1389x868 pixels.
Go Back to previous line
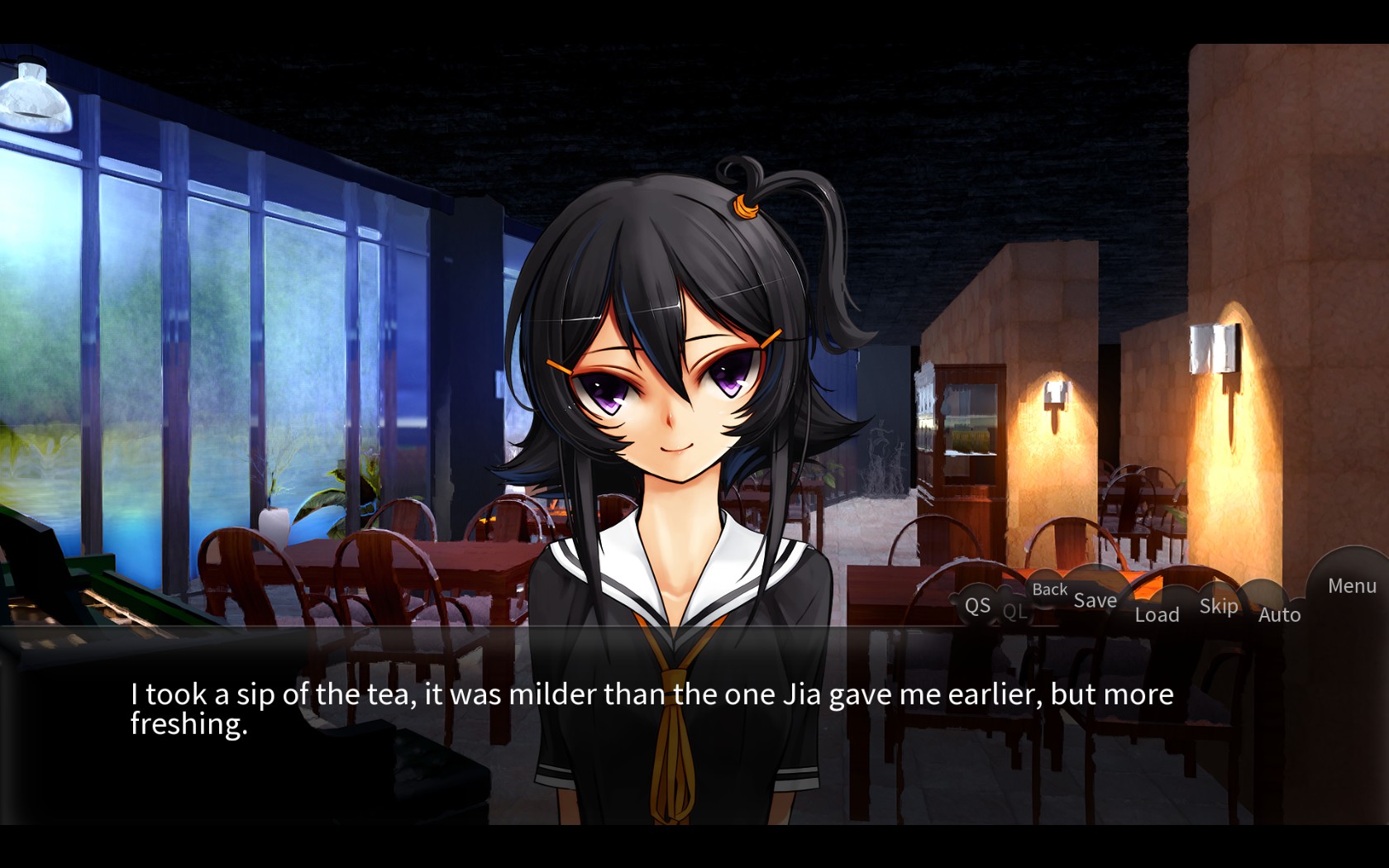click(1049, 589)
